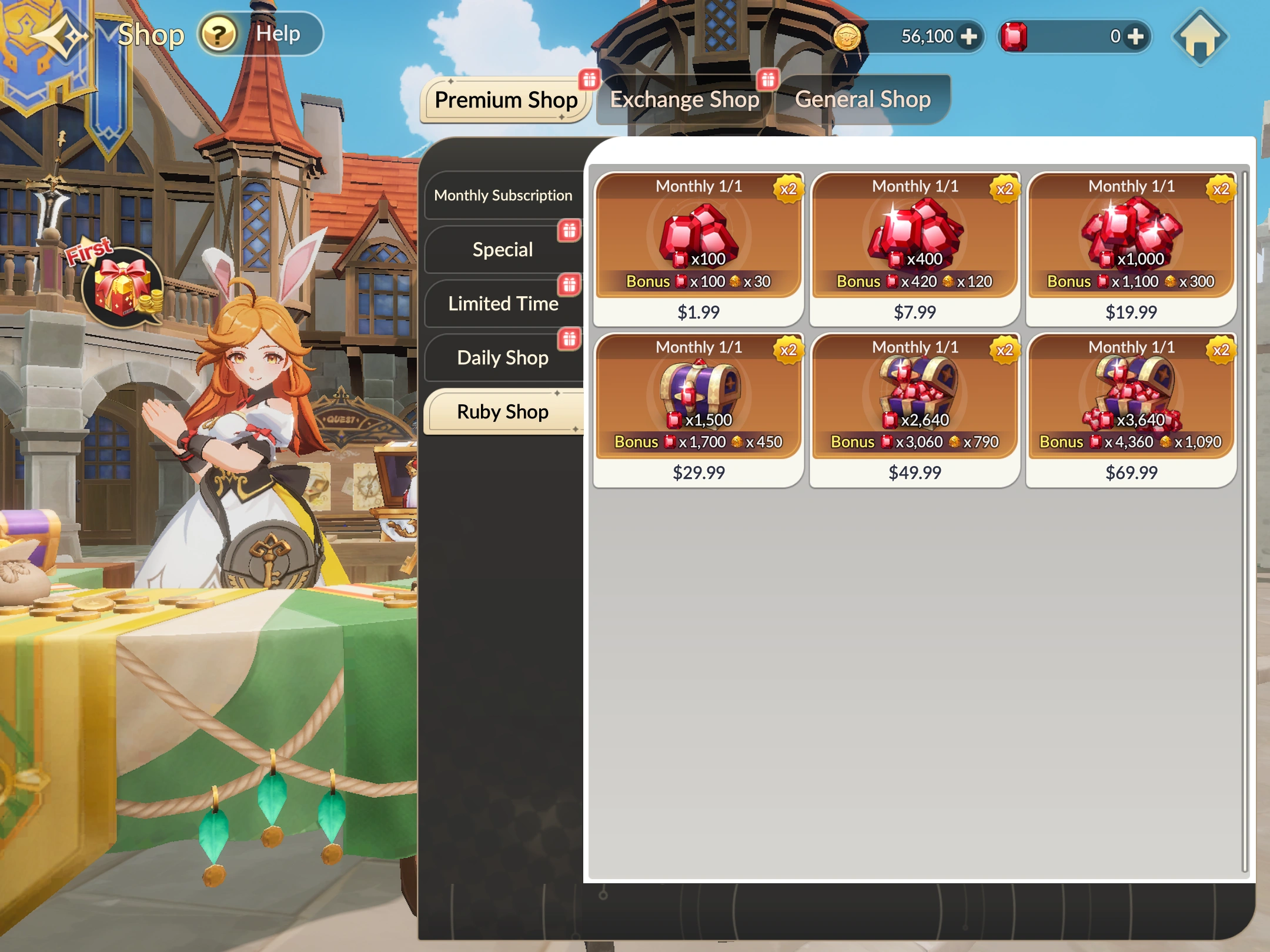Add rubies using the plus button
1270x952 pixels.
tap(1135, 37)
